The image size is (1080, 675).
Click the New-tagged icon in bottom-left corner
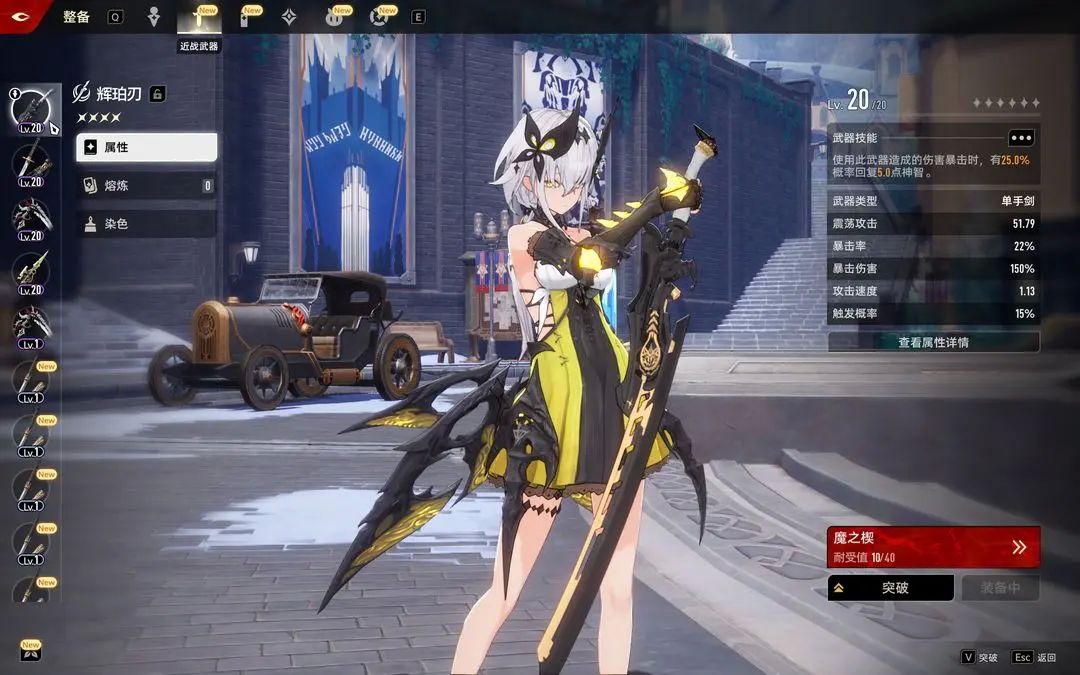pyautogui.click(x=30, y=652)
